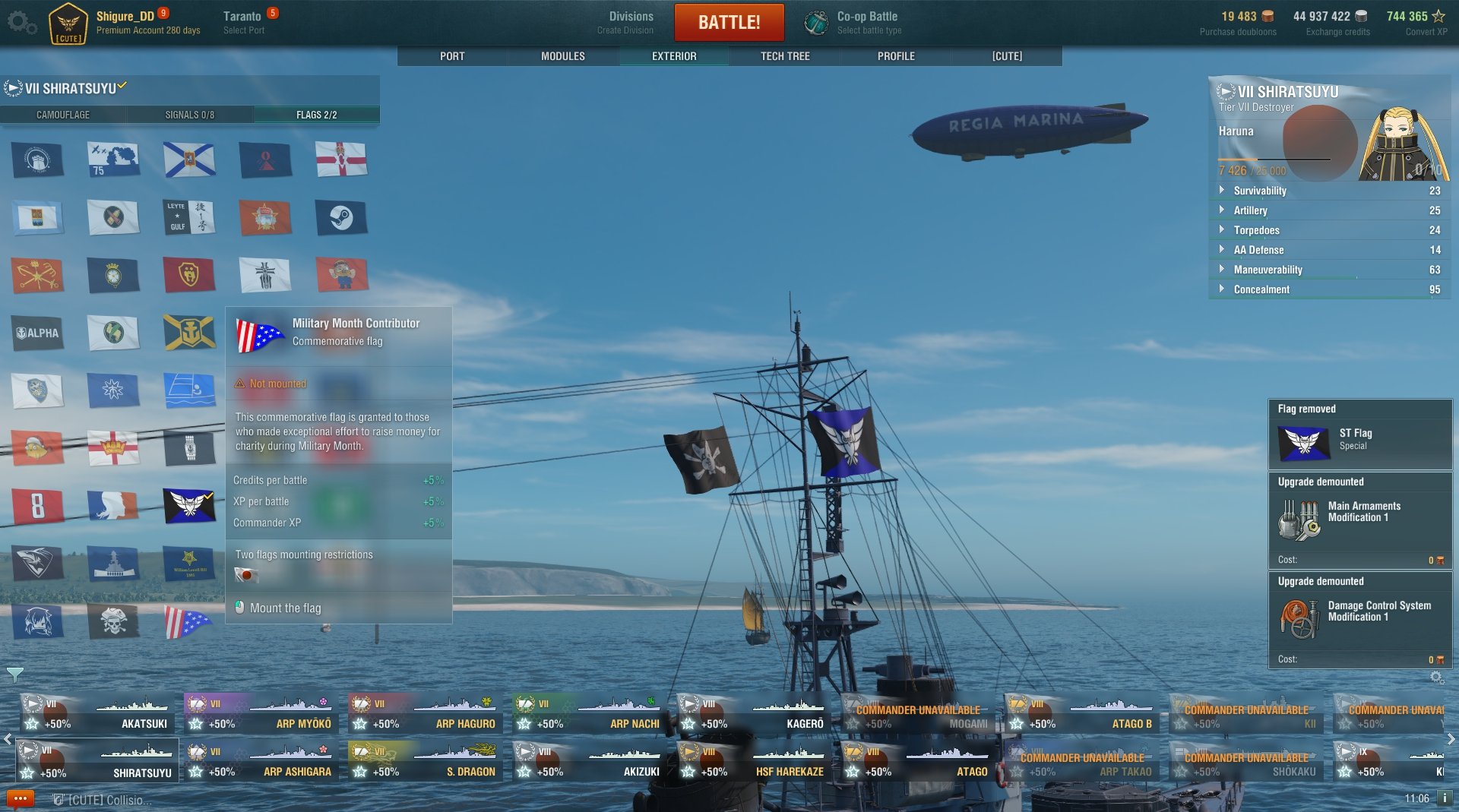The height and width of the screenshot is (812, 1459).
Task: Open the carousel filter funnel icon
Action: click(x=14, y=674)
